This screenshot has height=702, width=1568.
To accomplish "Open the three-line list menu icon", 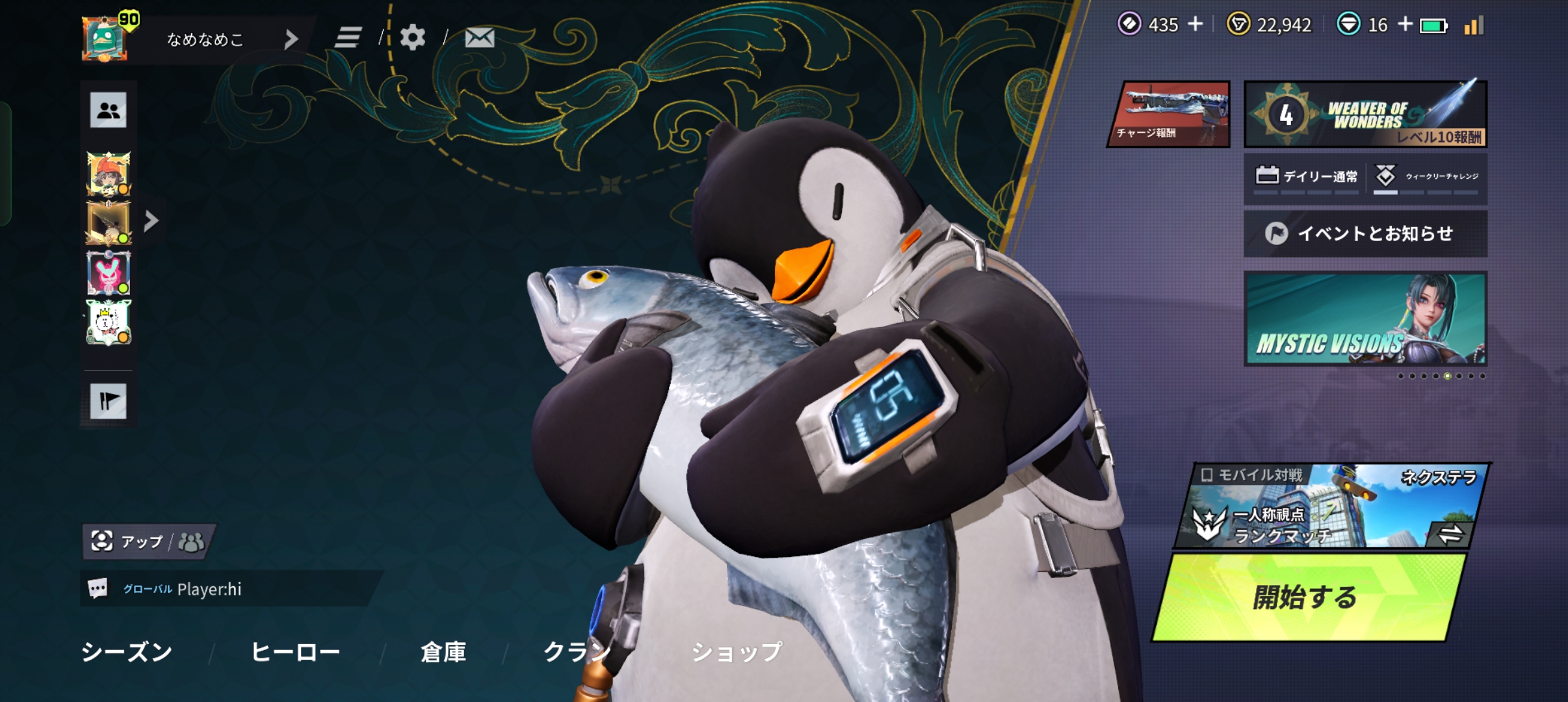I will pos(348,38).
